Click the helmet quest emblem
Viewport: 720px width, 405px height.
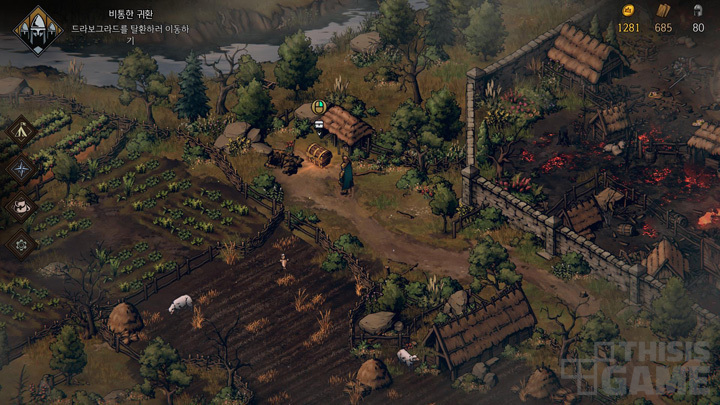coord(37,30)
